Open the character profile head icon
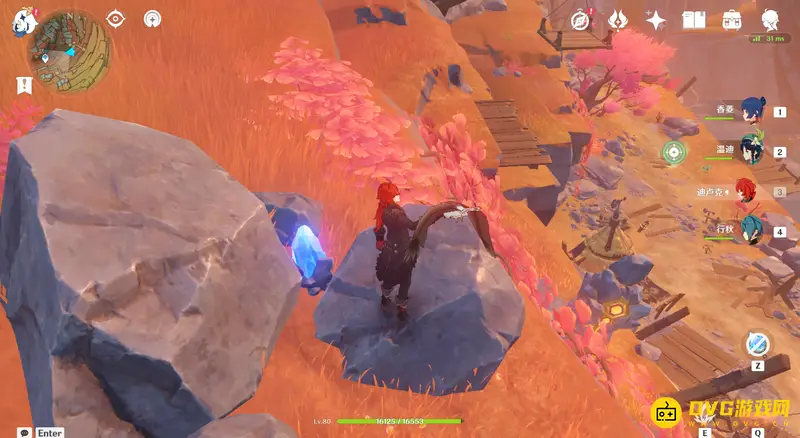 click(771, 20)
